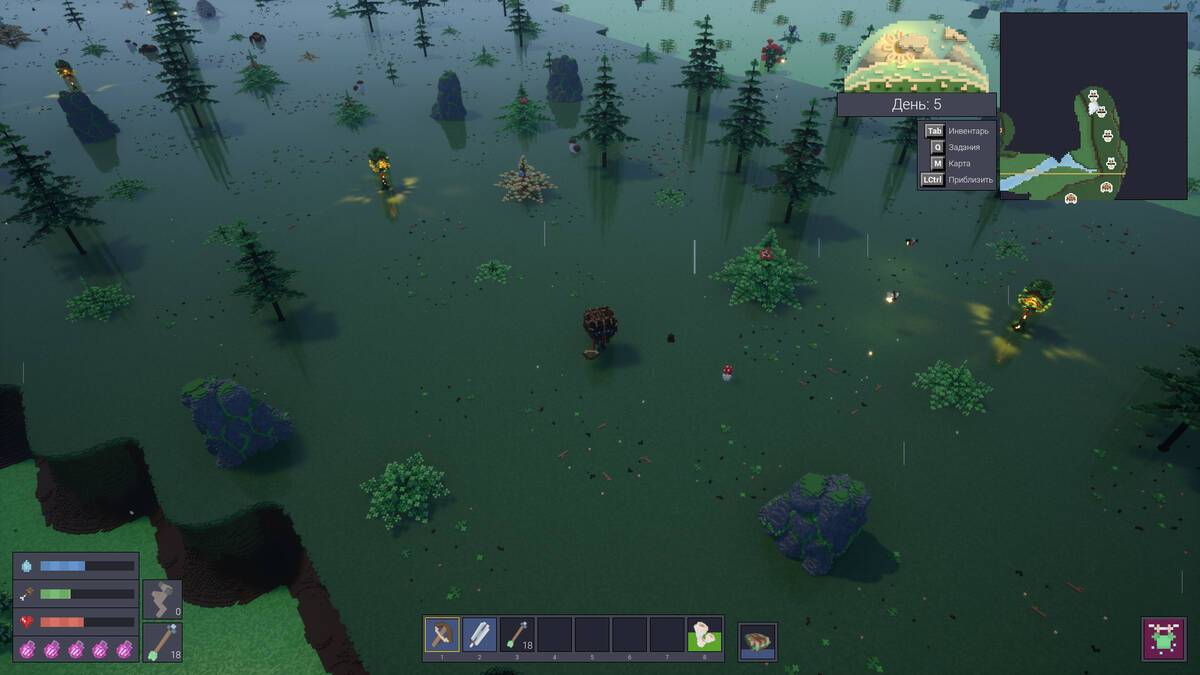Select the bone item in hotbar slot 8

pyautogui.click(x=704, y=634)
